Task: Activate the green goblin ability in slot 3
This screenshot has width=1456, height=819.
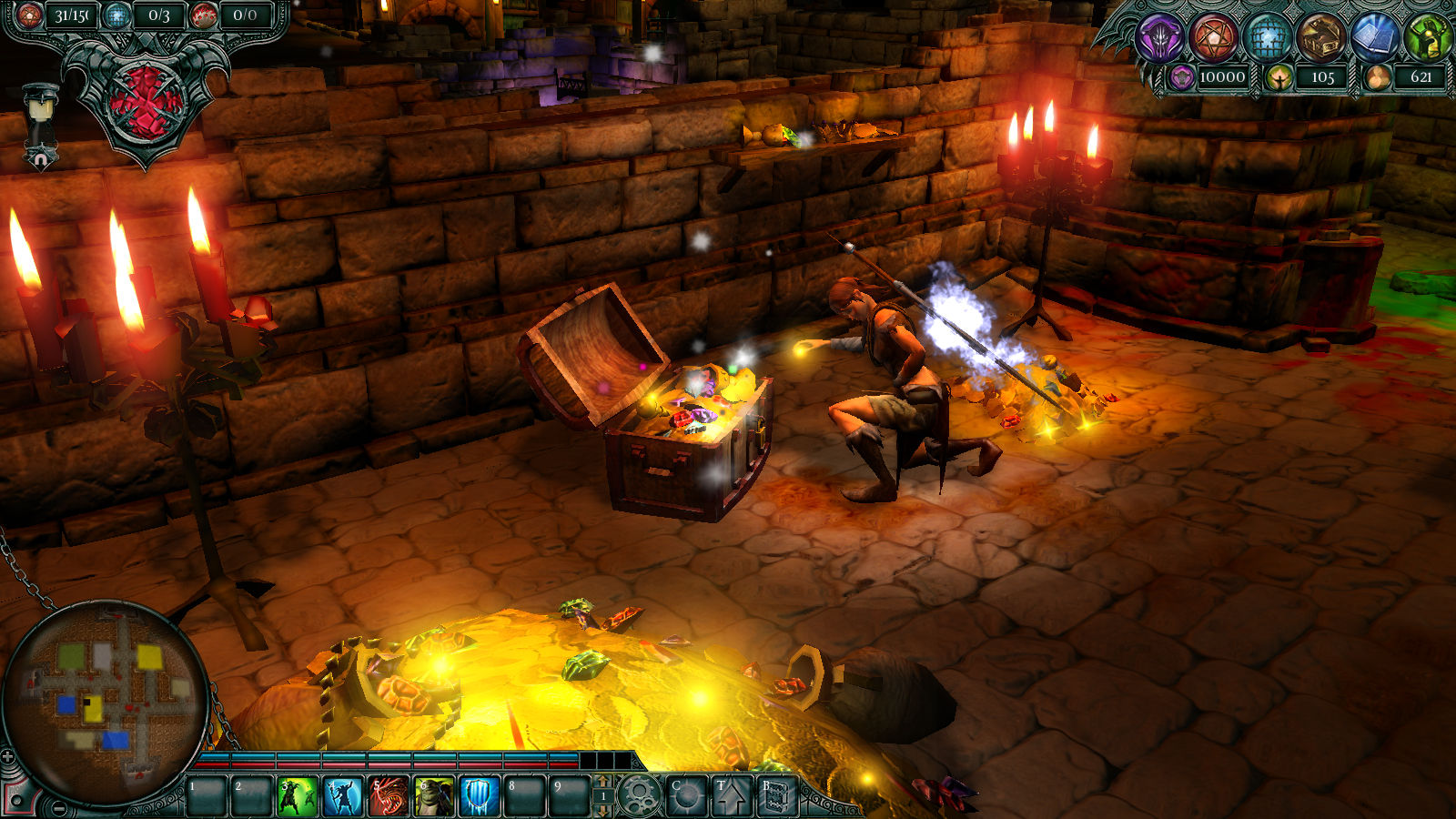Action: pyautogui.click(x=297, y=796)
